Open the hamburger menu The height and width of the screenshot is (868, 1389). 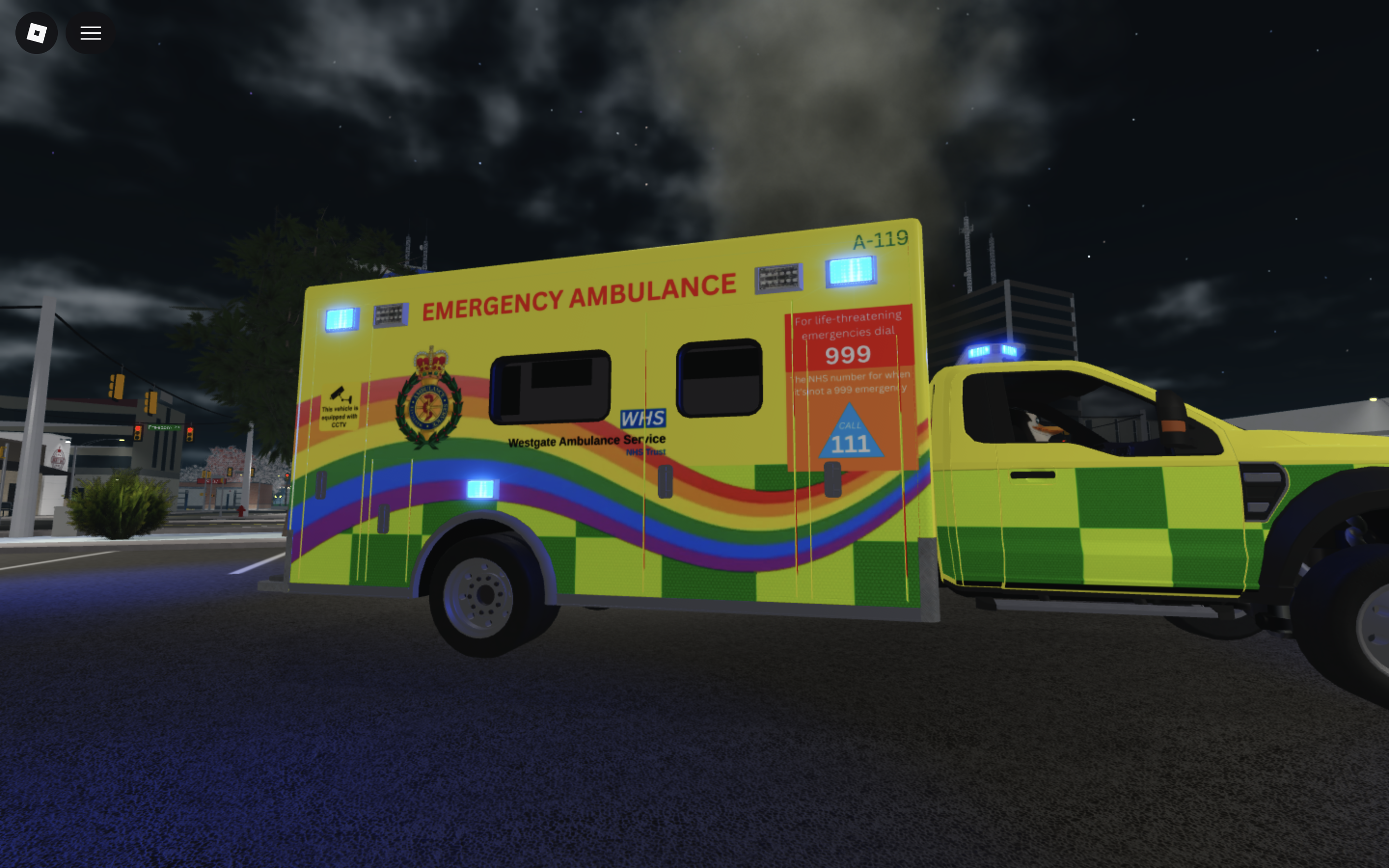pos(90,33)
